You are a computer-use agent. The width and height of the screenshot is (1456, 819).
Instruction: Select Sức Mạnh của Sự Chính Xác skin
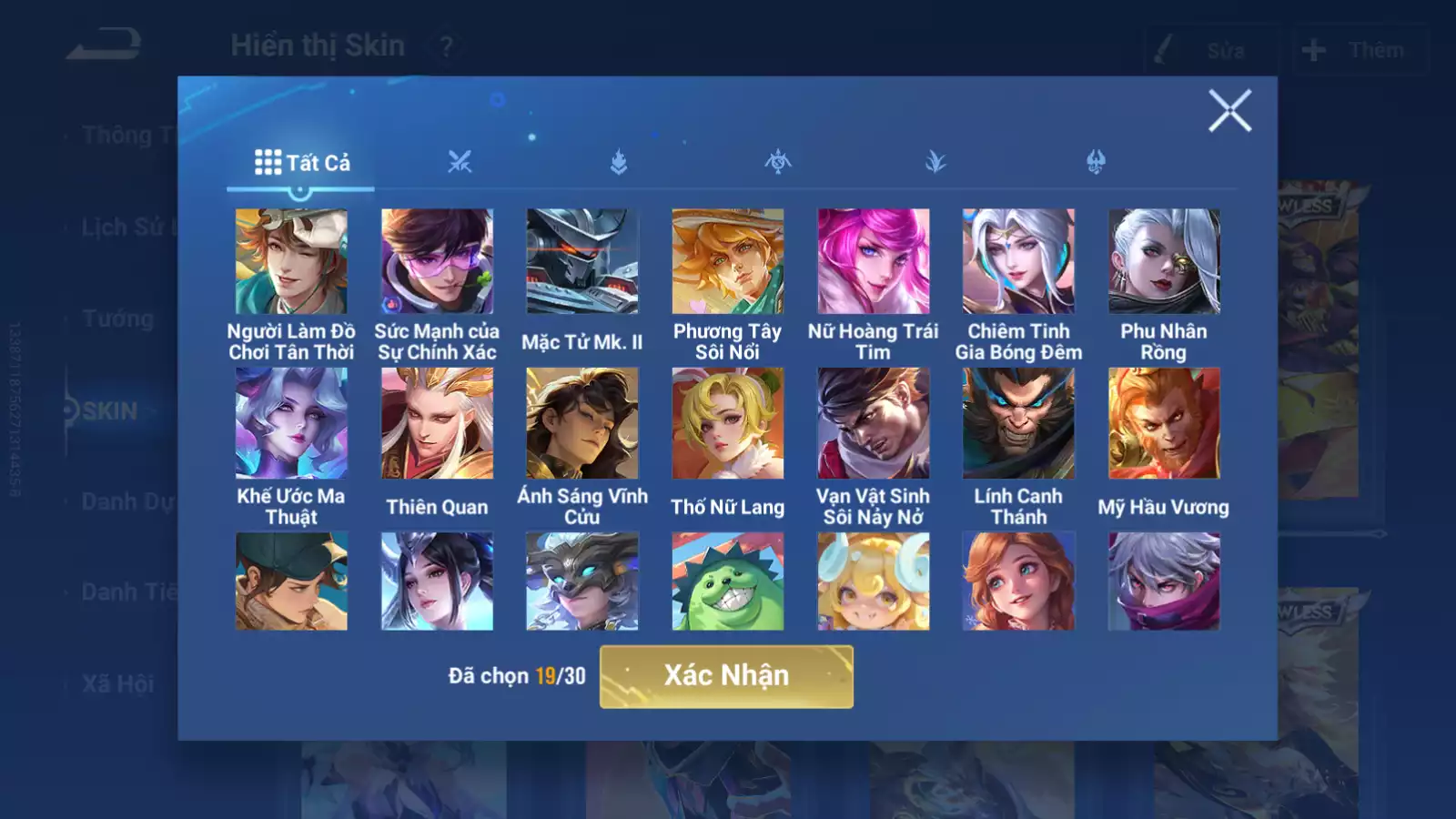(x=437, y=262)
